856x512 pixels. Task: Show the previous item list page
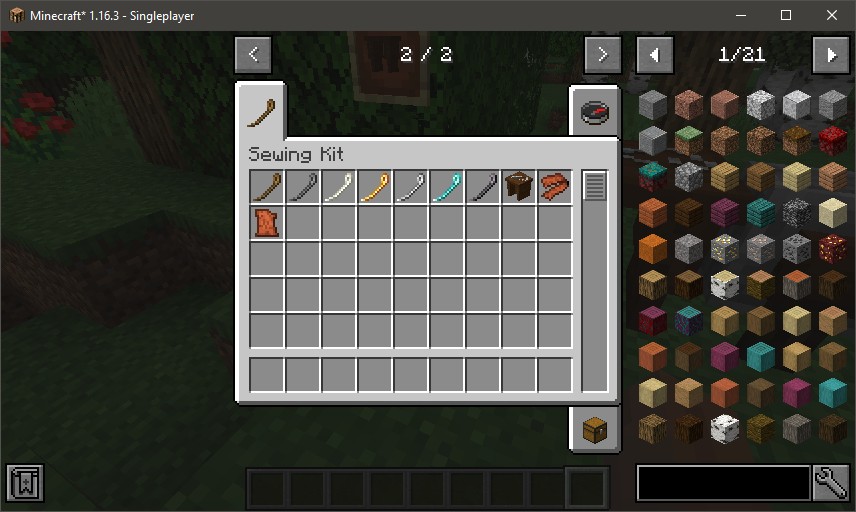(655, 55)
